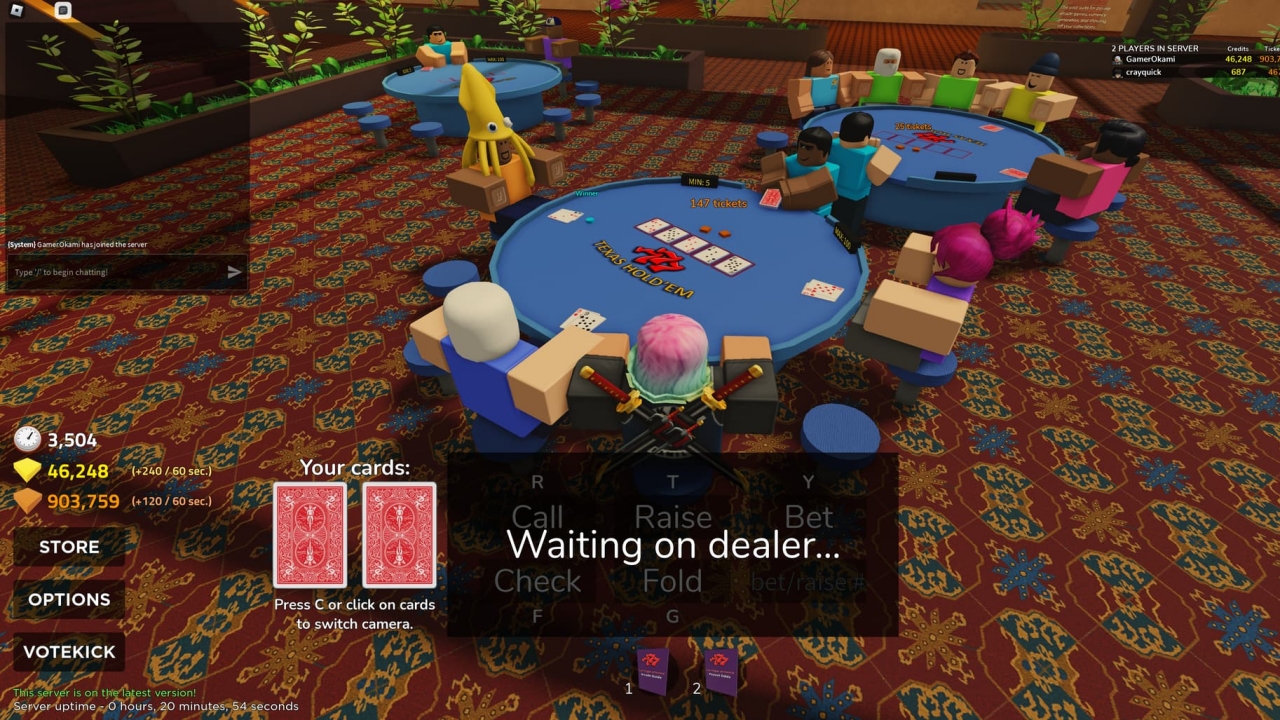Choose the Fold action
The width and height of the screenshot is (1280, 720).
[x=673, y=581]
